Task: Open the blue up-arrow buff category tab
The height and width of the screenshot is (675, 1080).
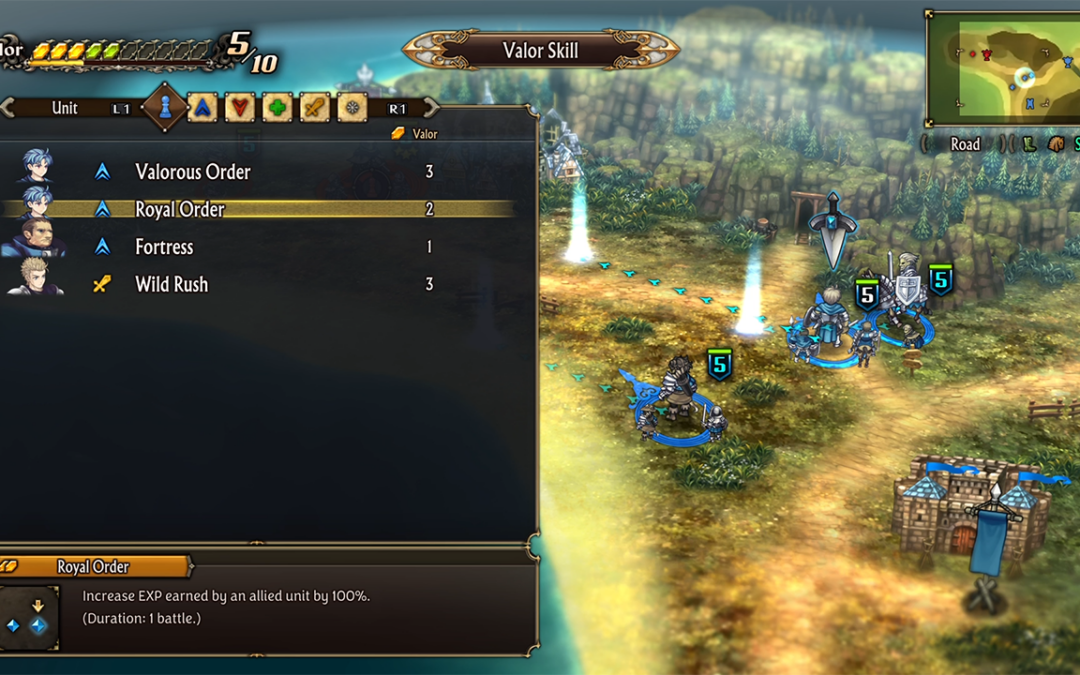Action: pos(202,108)
